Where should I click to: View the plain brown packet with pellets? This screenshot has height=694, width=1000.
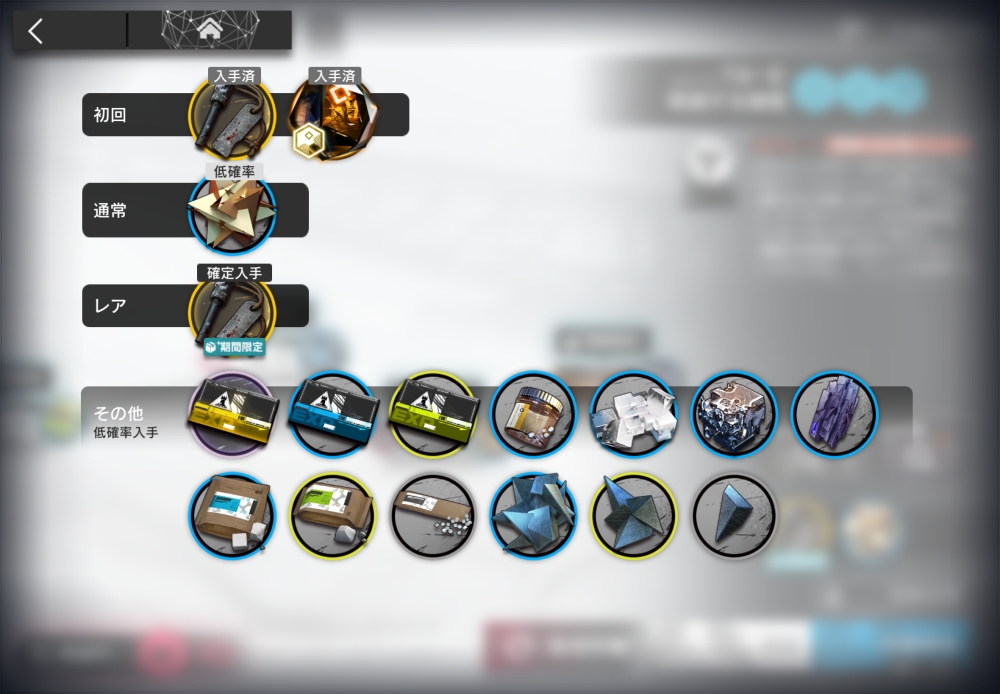click(432, 515)
